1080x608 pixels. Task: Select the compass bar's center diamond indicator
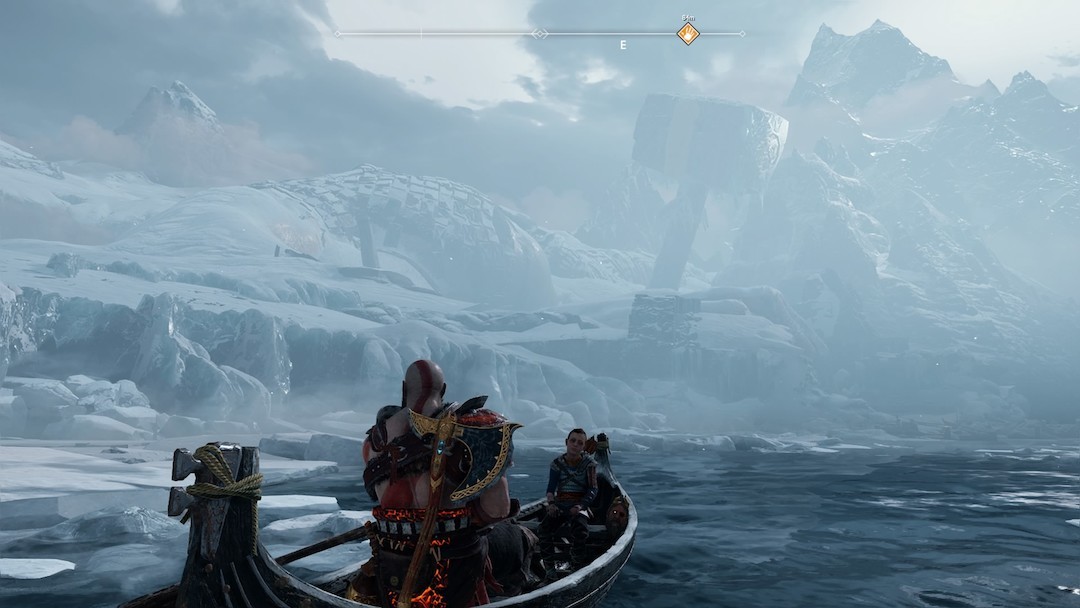[x=539, y=34]
